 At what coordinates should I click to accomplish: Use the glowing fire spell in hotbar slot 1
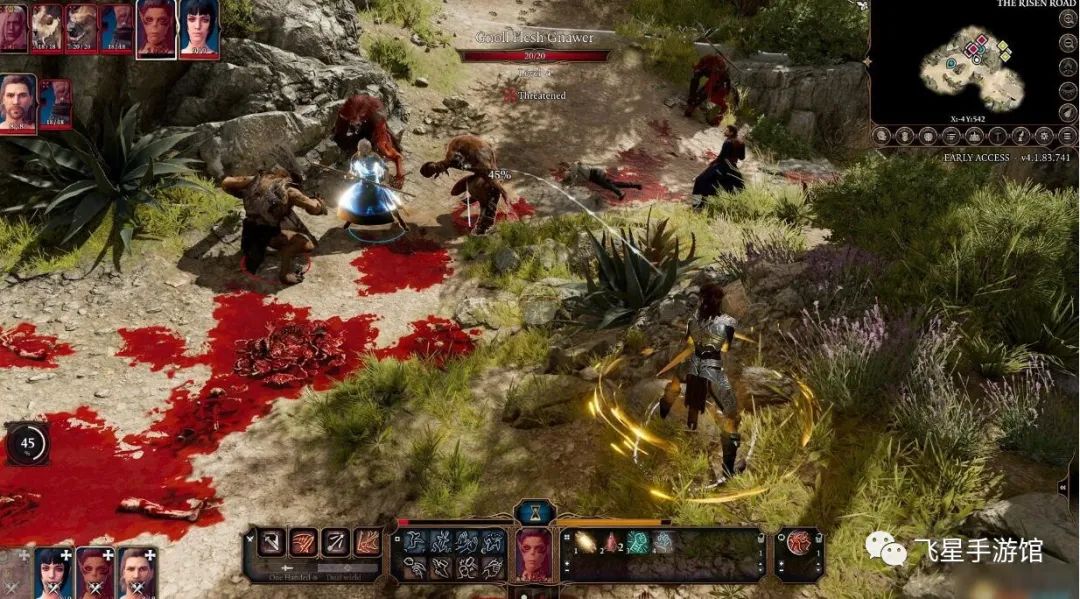click(x=586, y=543)
